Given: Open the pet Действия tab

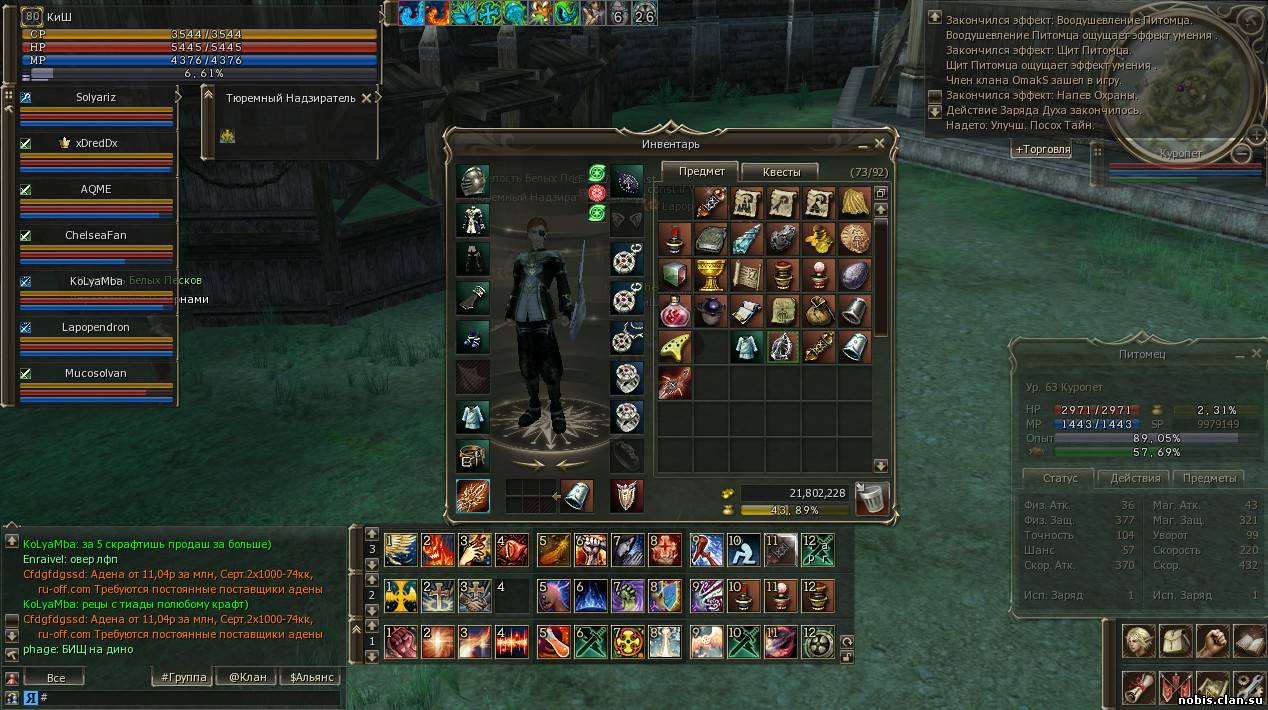Looking at the screenshot, I should 1135,478.
